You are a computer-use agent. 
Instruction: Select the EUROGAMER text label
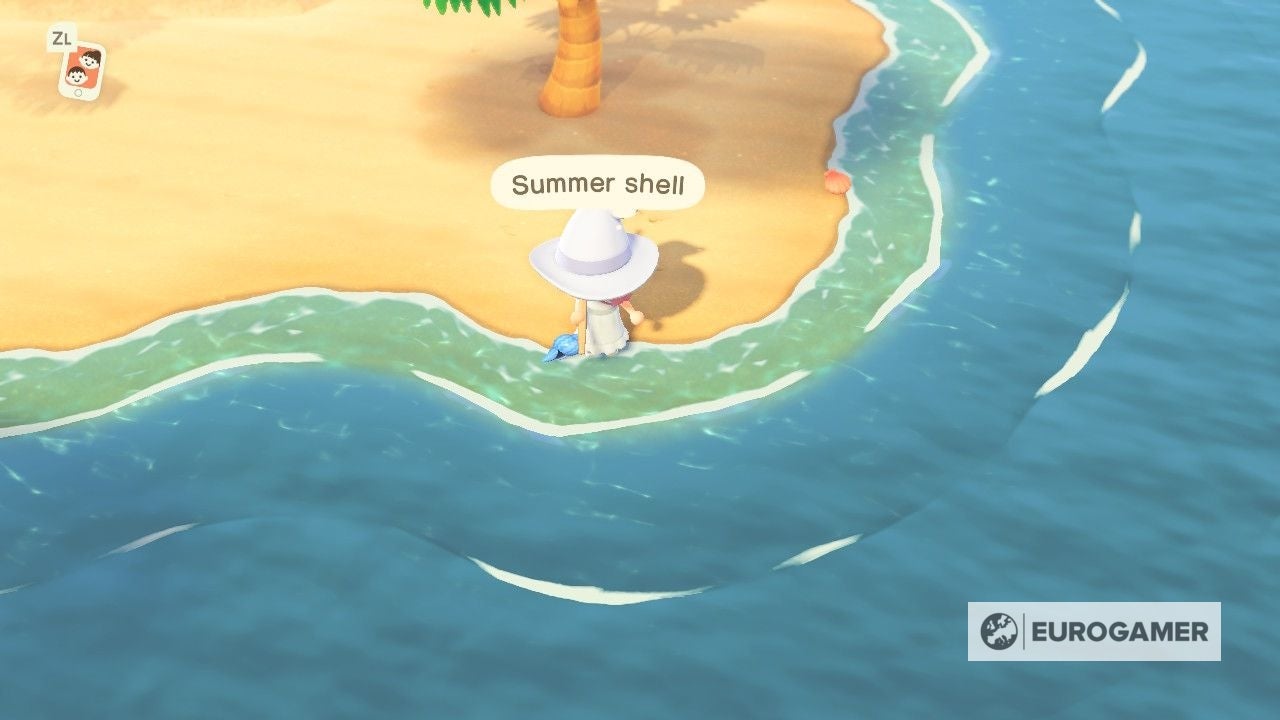pyautogui.click(x=1120, y=632)
